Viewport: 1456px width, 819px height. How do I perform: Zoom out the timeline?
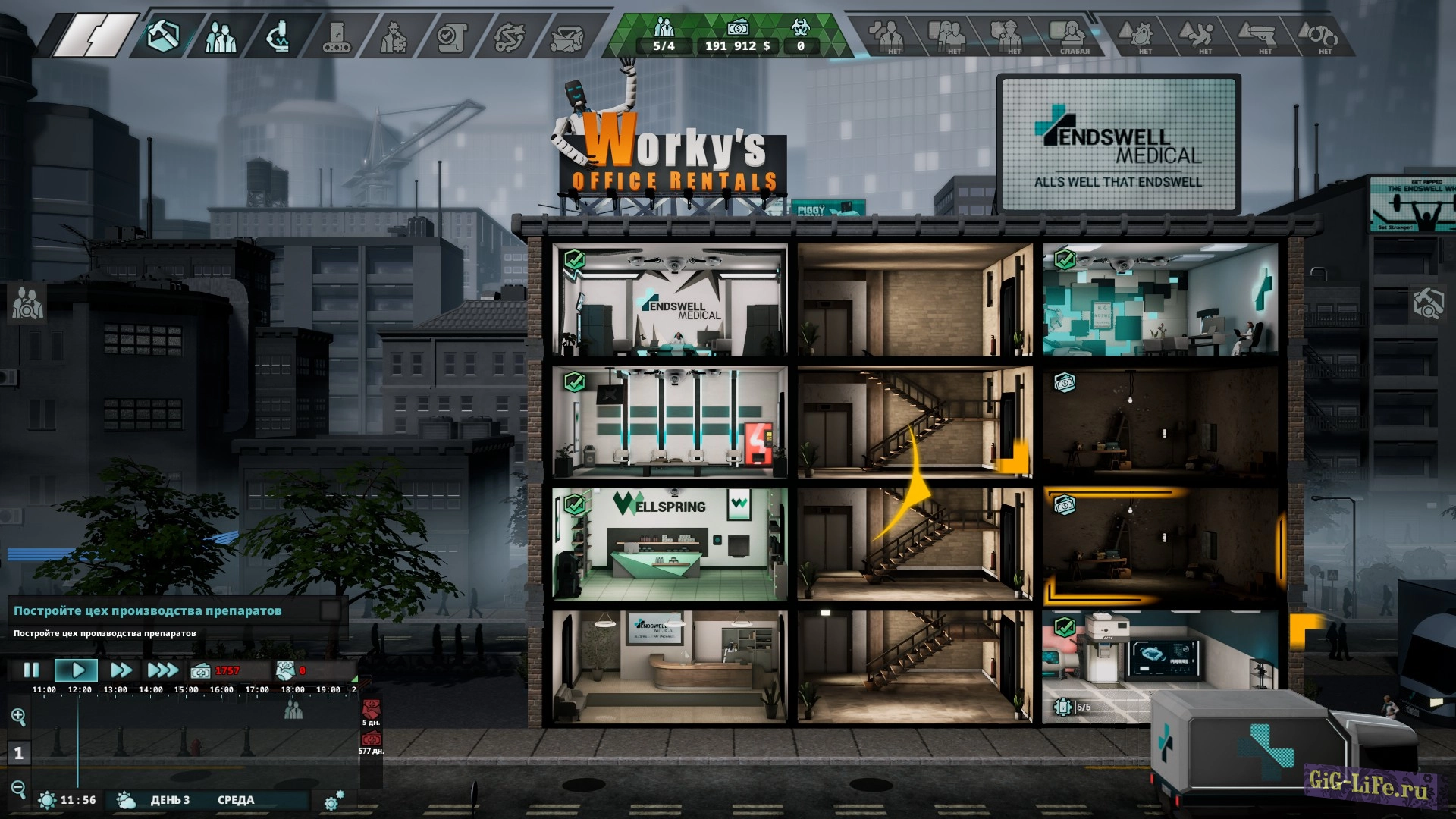(19, 789)
